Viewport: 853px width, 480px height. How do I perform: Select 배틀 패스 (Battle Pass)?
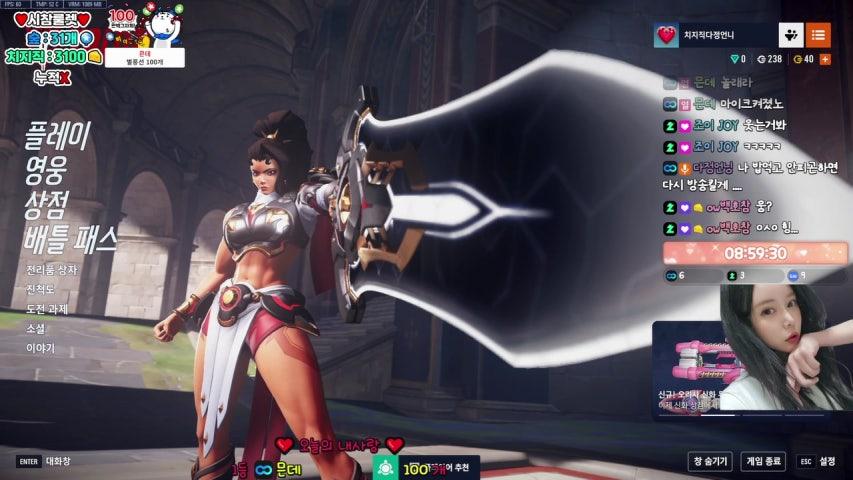[71, 239]
